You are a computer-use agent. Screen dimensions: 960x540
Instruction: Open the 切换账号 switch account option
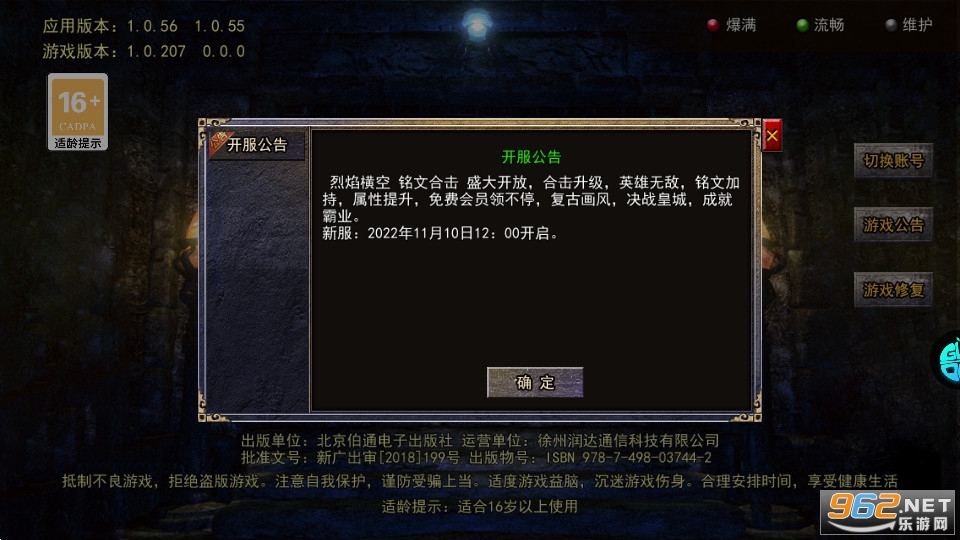tap(893, 161)
